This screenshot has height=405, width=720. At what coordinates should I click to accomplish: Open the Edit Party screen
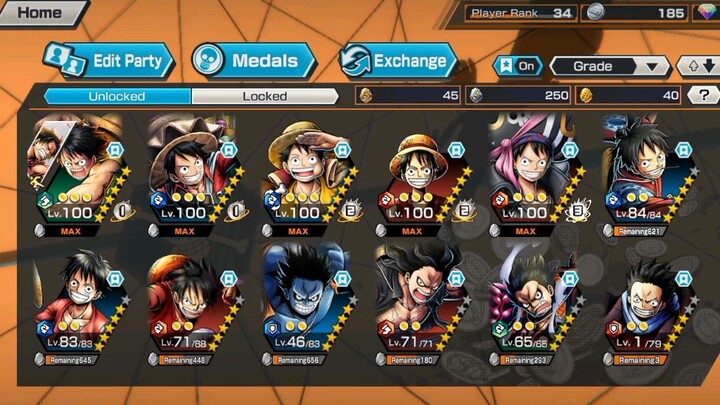[108, 61]
